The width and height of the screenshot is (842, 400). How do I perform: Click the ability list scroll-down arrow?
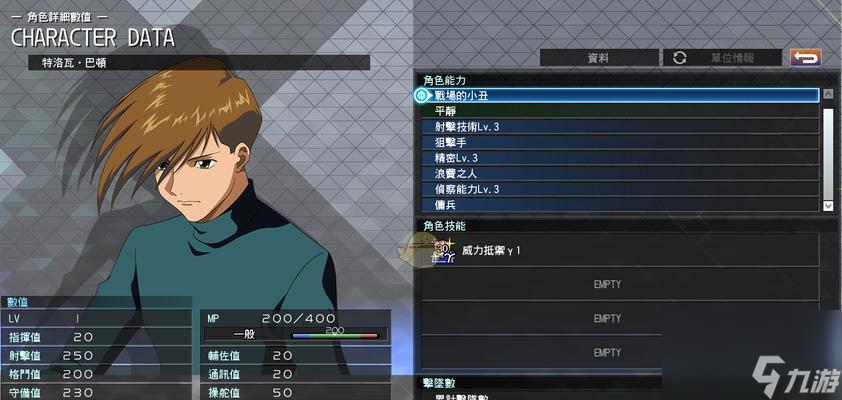pos(827,205)
